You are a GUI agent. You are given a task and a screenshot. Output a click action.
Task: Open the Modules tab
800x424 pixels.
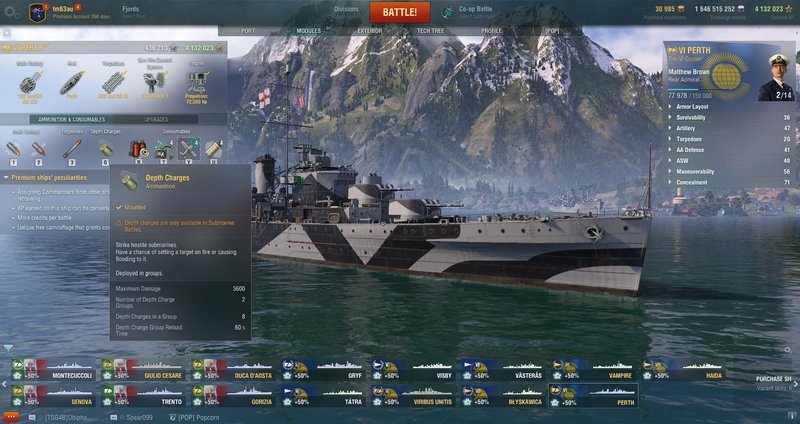pyautogui.click(x=309, y=31)
